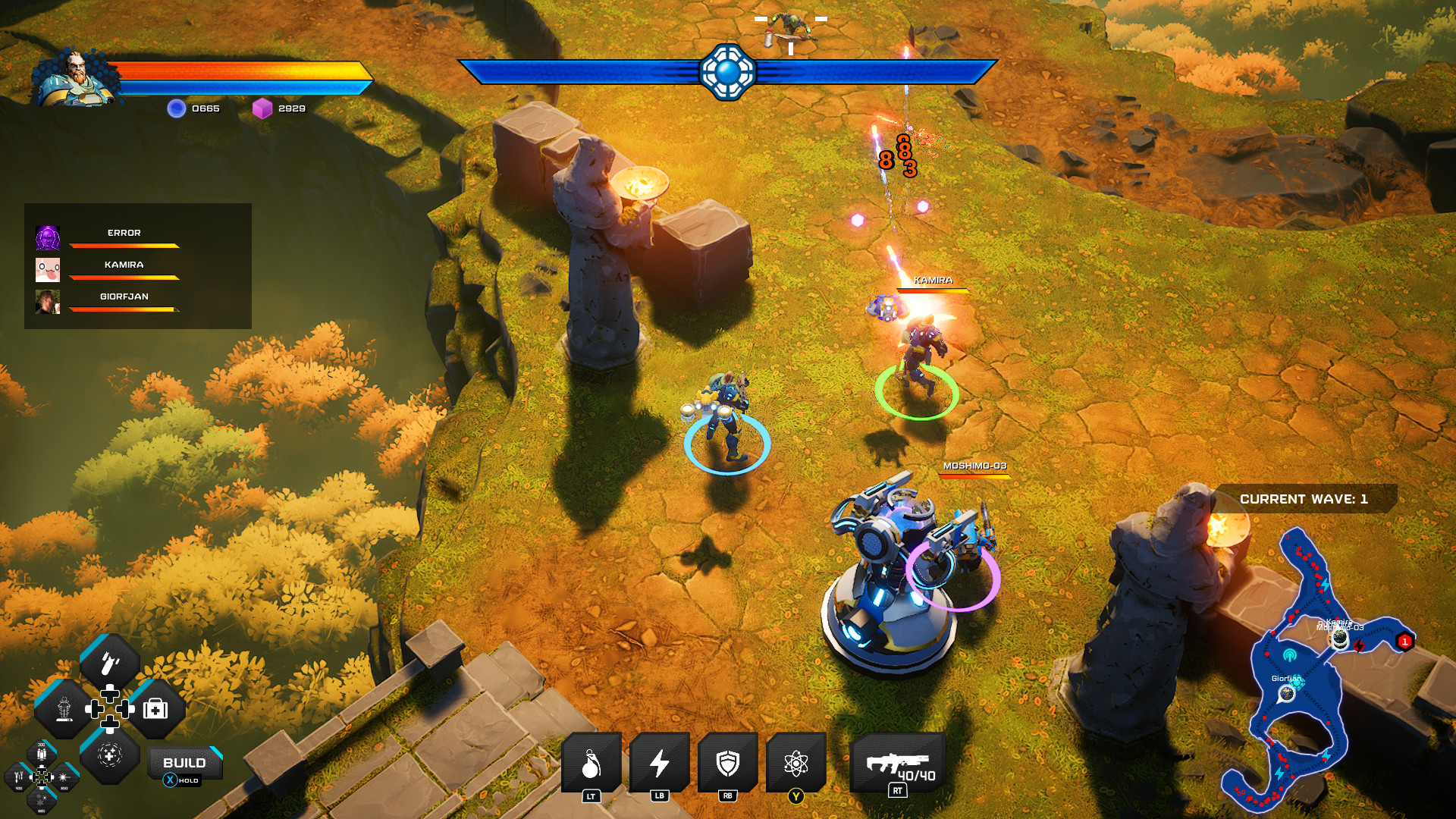Use the lightning bolt ability

(x=659, y=763)
